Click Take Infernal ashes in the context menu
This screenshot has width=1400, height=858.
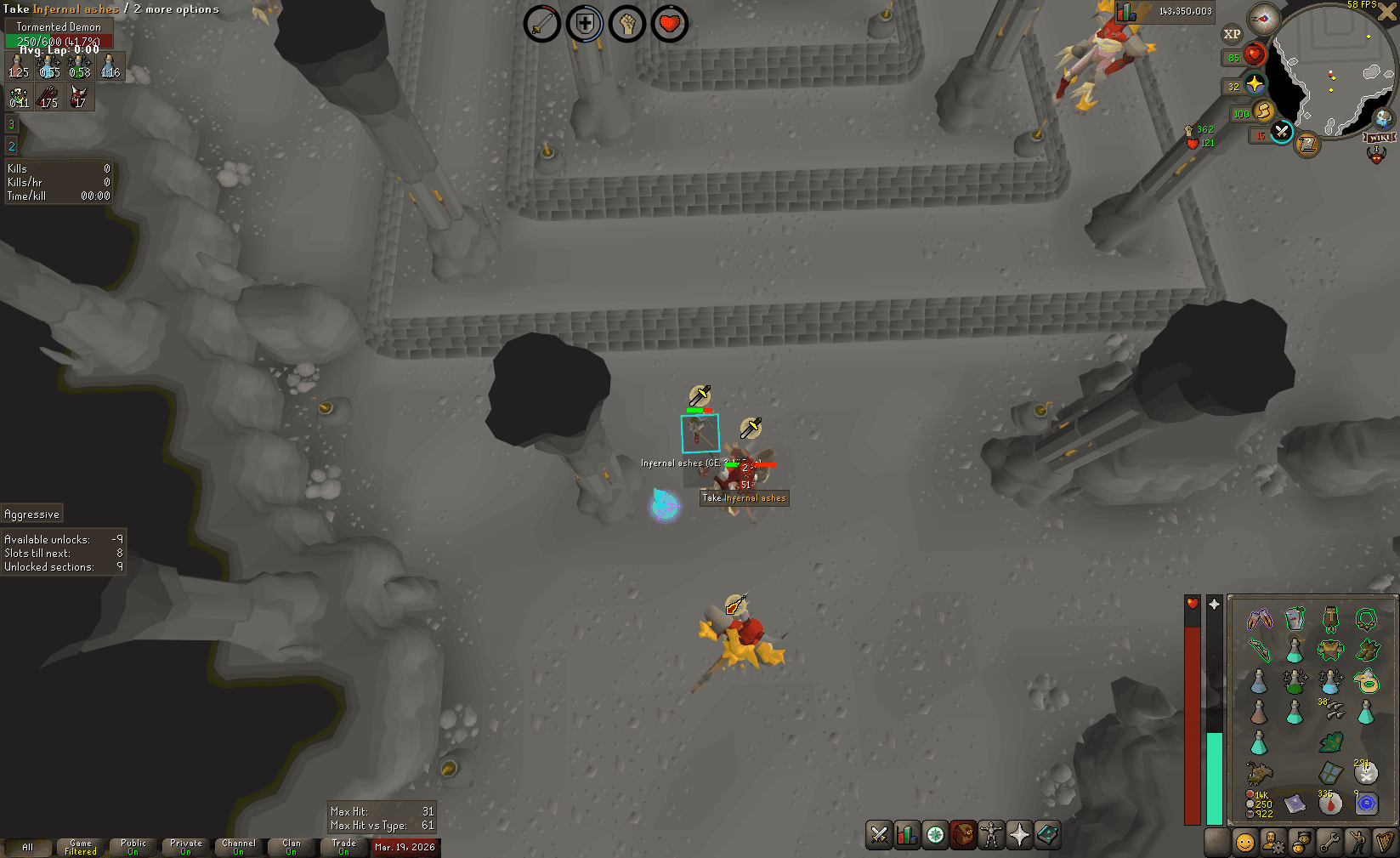pyautogui.click(x=744, y=498)
